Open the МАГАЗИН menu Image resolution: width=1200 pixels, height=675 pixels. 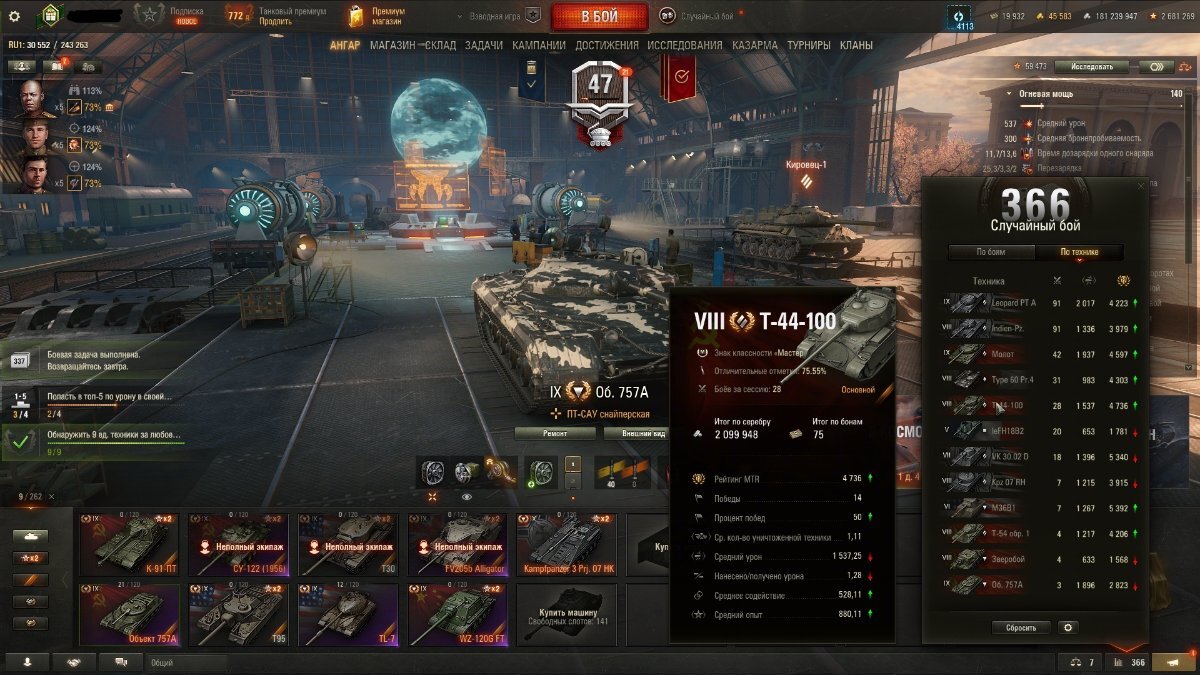[x=392, y=45]
